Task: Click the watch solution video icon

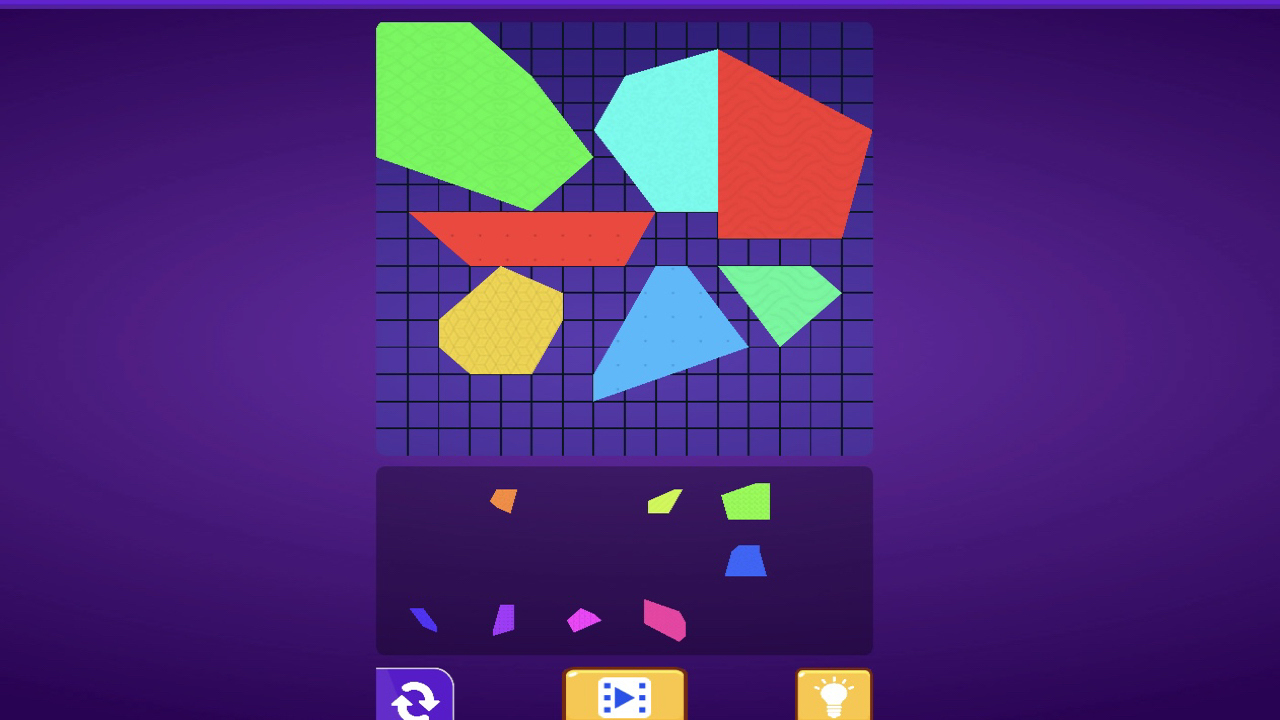Action: coord(625,695)
